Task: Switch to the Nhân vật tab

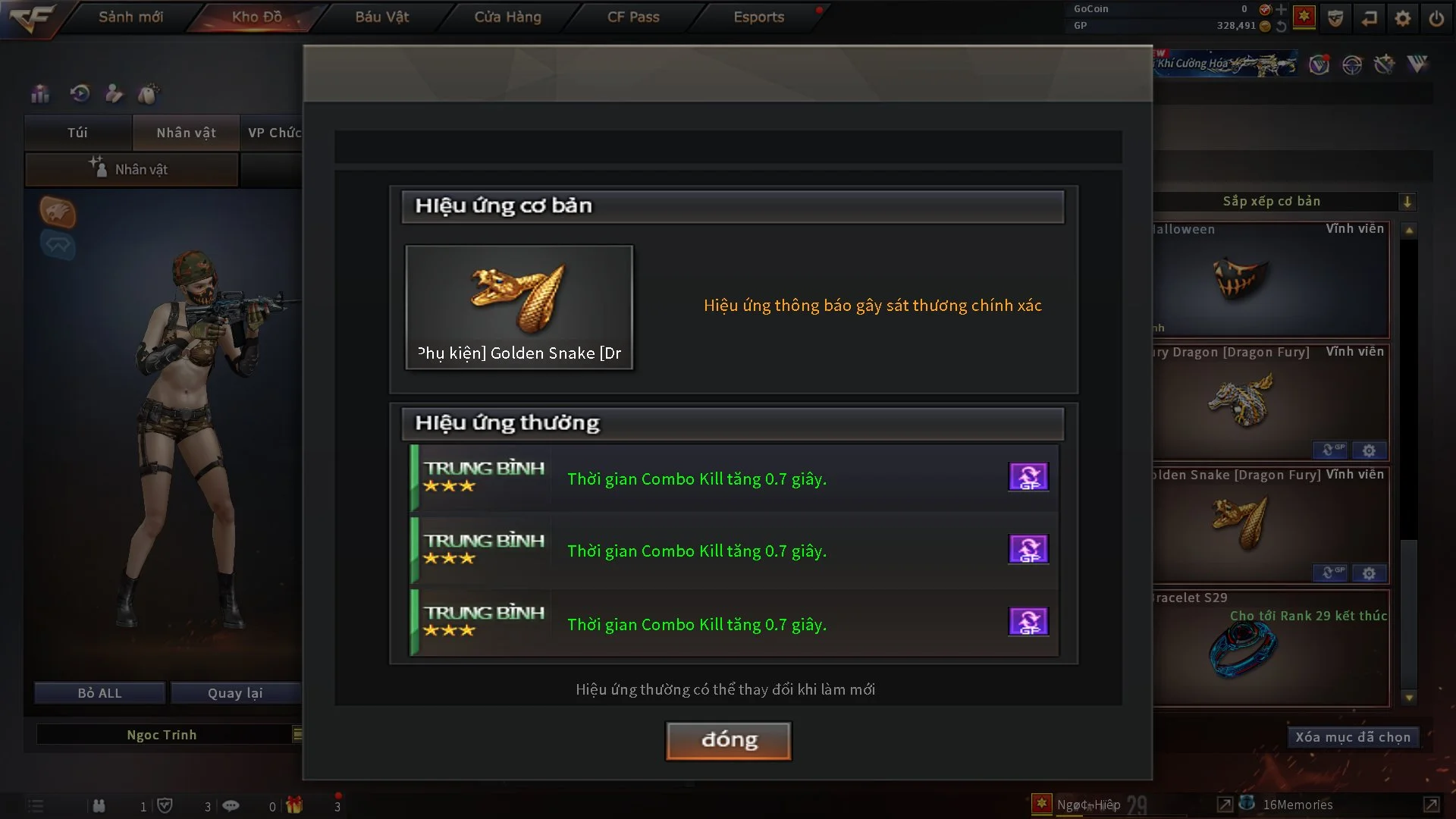Action: tap(186, 133)
